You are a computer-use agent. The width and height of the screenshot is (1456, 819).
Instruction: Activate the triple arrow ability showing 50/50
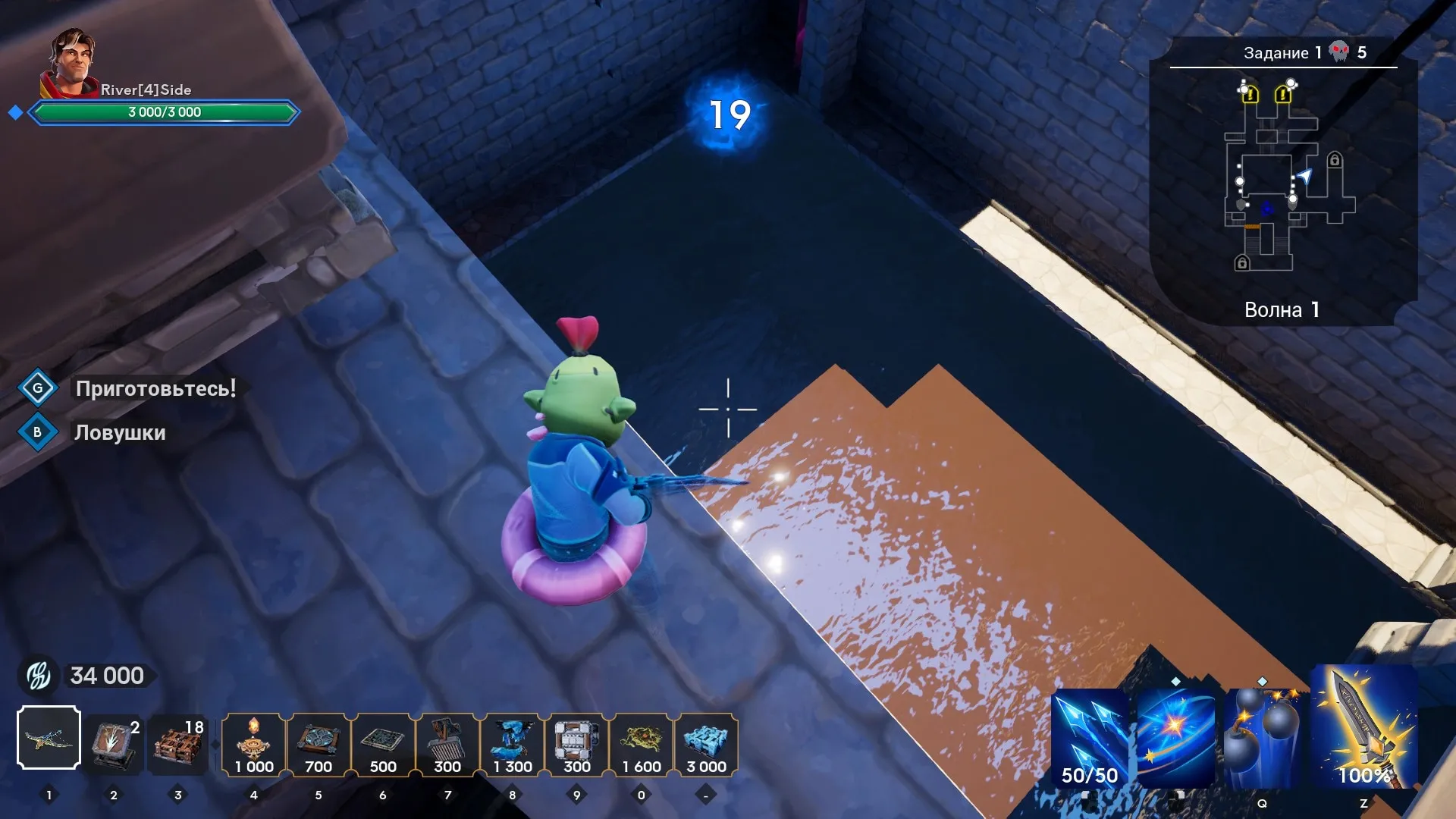click(1089, 739)
